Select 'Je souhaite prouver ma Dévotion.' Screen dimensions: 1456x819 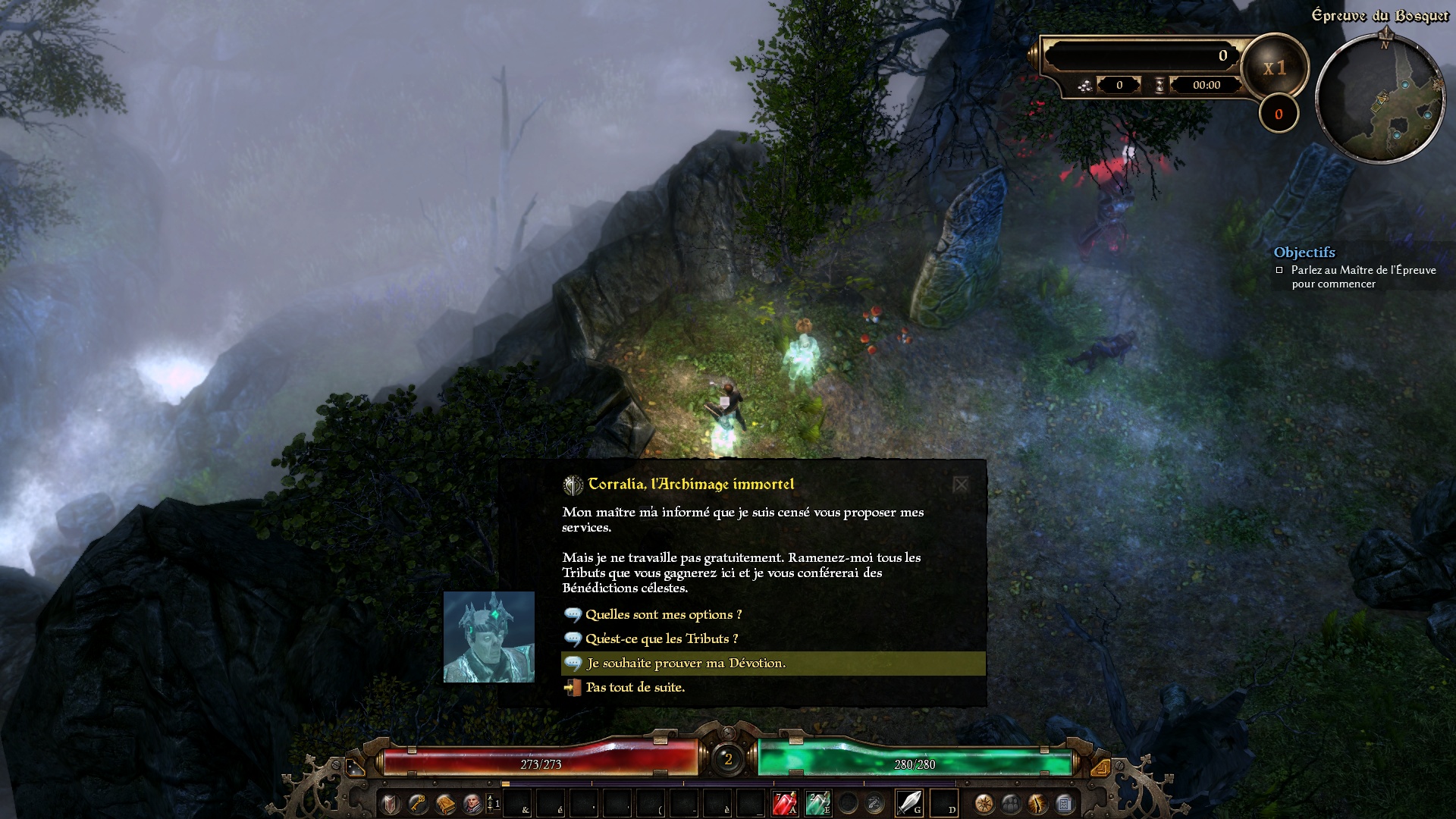click(x=686, y=664)
